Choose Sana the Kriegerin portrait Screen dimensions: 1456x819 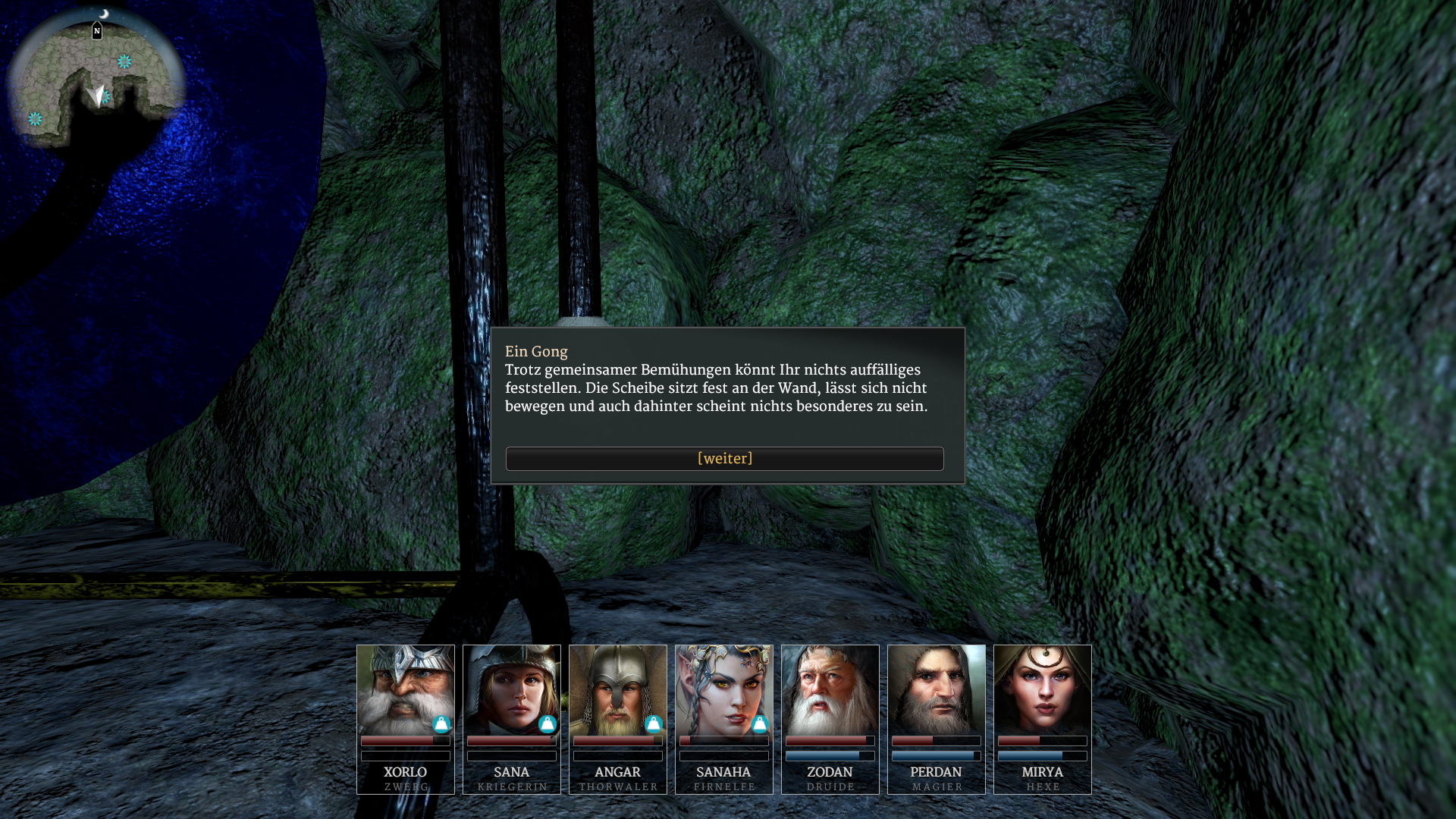click(511, 689)
